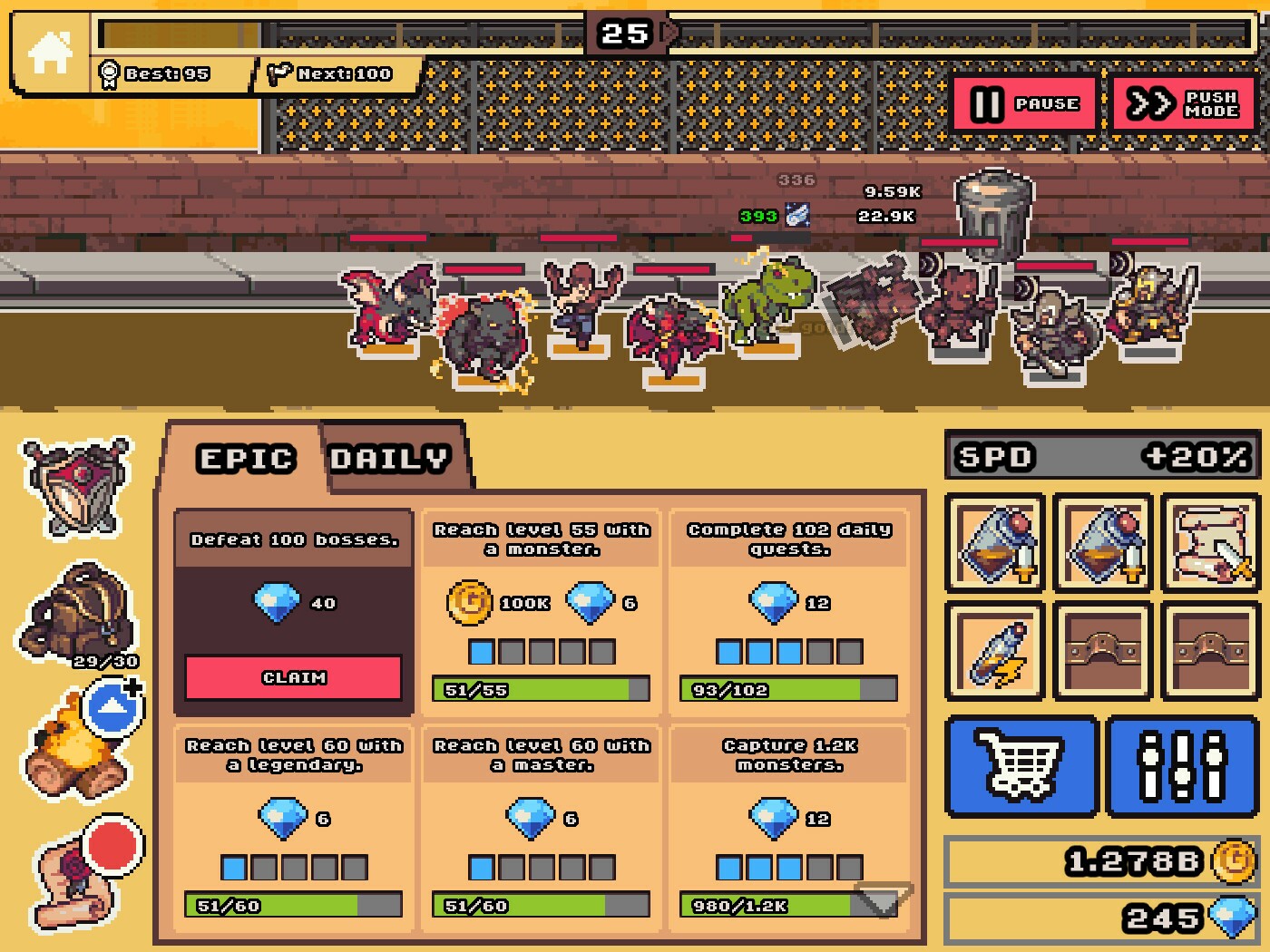Switch to the Daily quests tab
The height and width of the screenshot is (952, 1270).
tap(388, 458)
